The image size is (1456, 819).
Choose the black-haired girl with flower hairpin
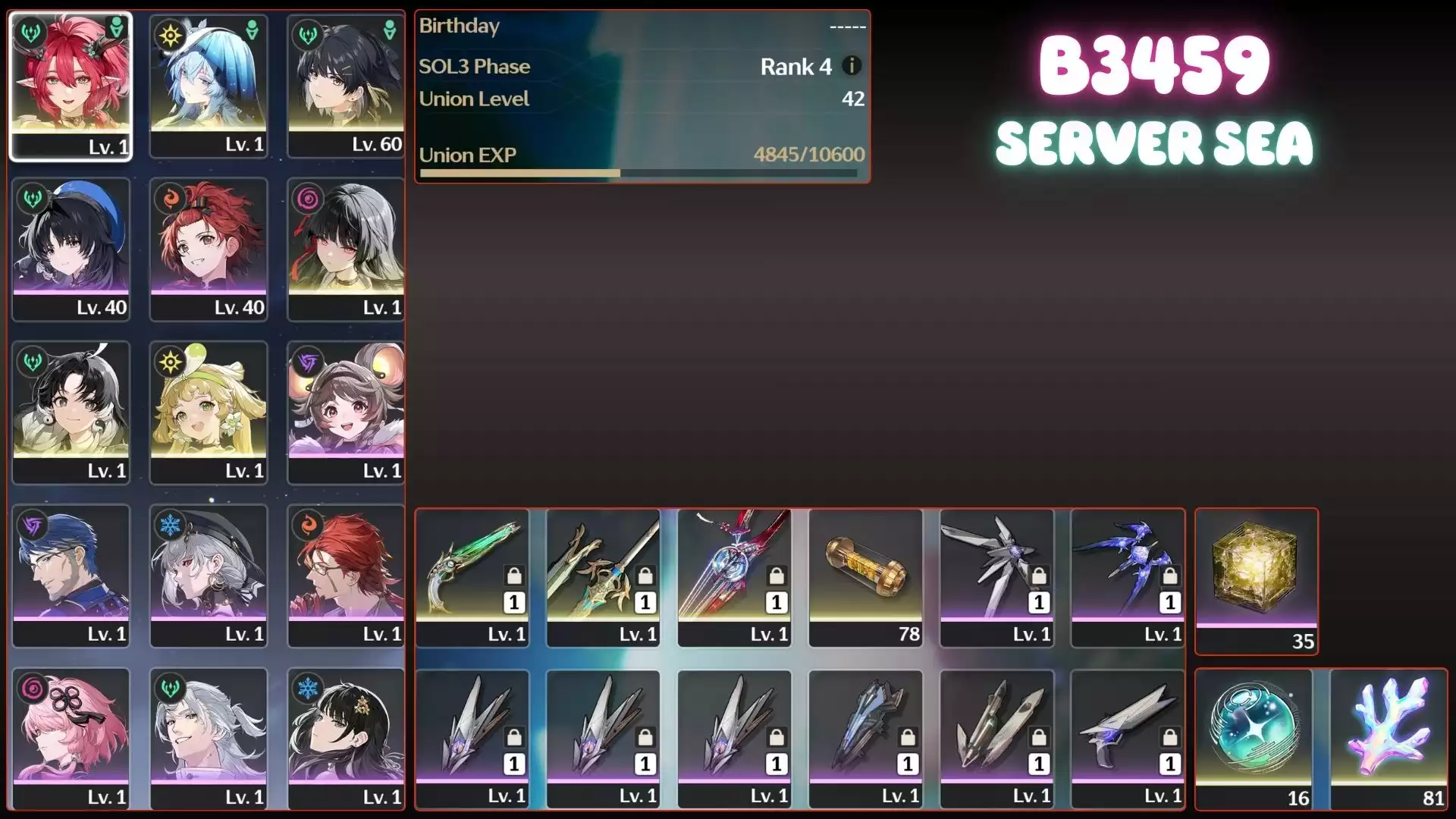[346, 738]
